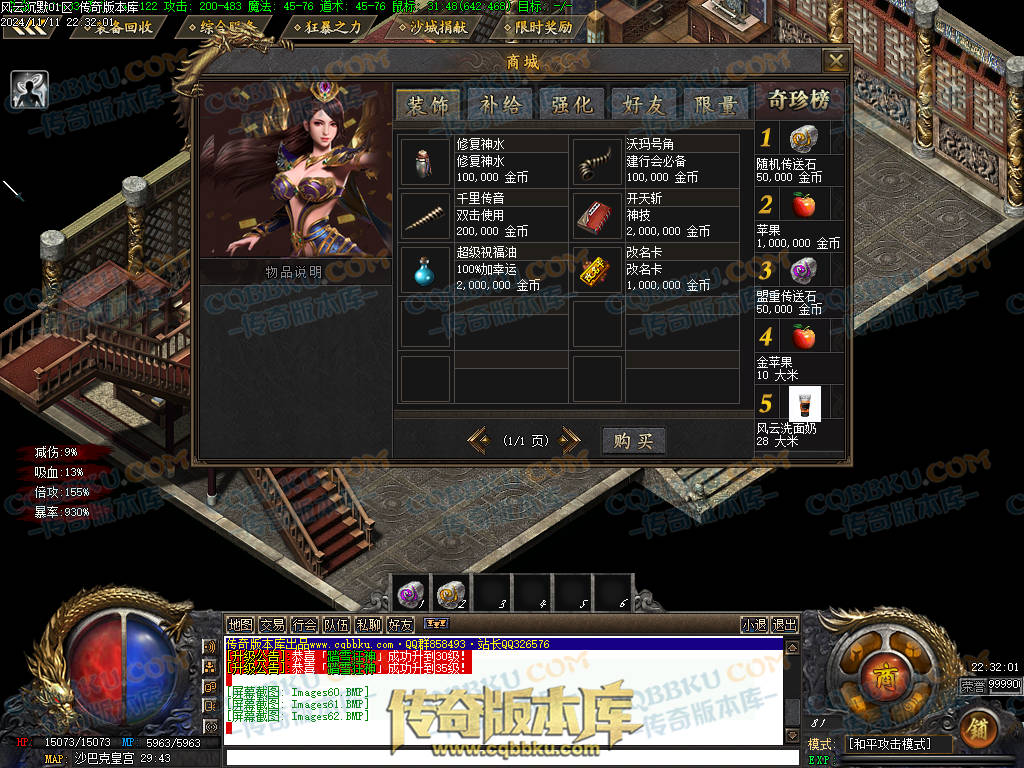
Task: Open the 地图 map button
Action: pos(240,625)
